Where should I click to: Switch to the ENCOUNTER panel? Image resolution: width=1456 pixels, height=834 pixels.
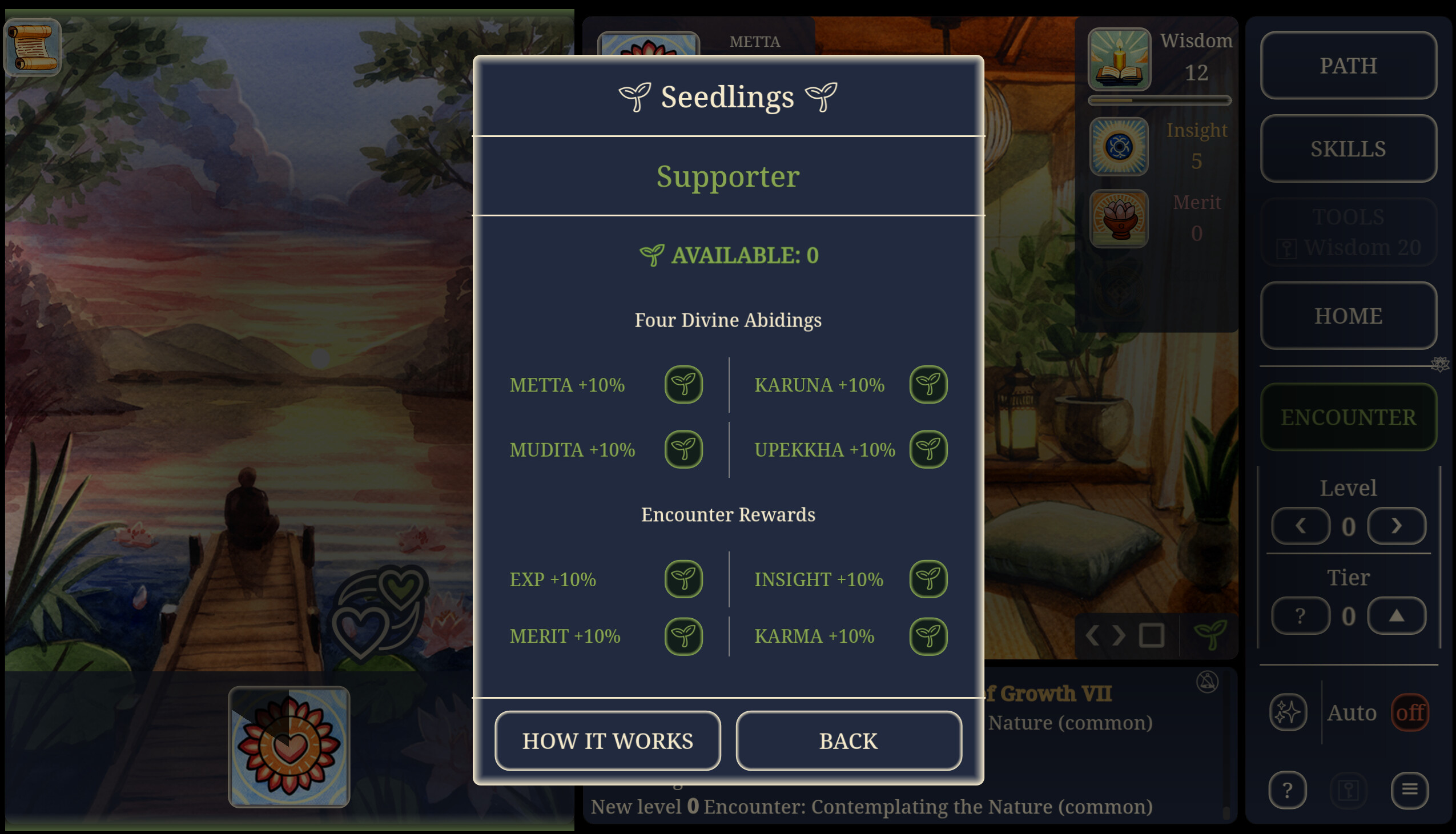1348,416
